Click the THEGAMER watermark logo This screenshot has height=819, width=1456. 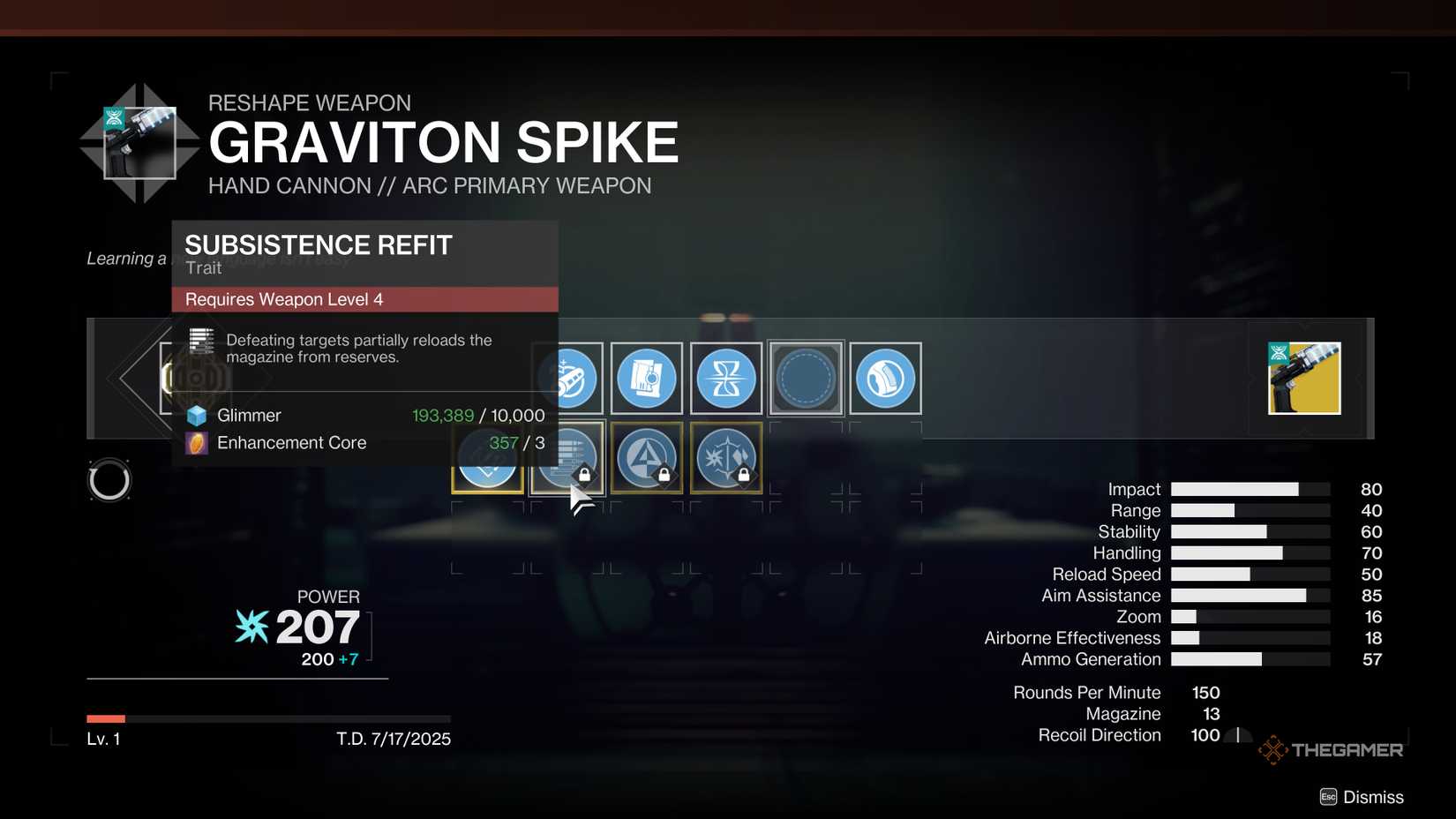(1331, 749)
